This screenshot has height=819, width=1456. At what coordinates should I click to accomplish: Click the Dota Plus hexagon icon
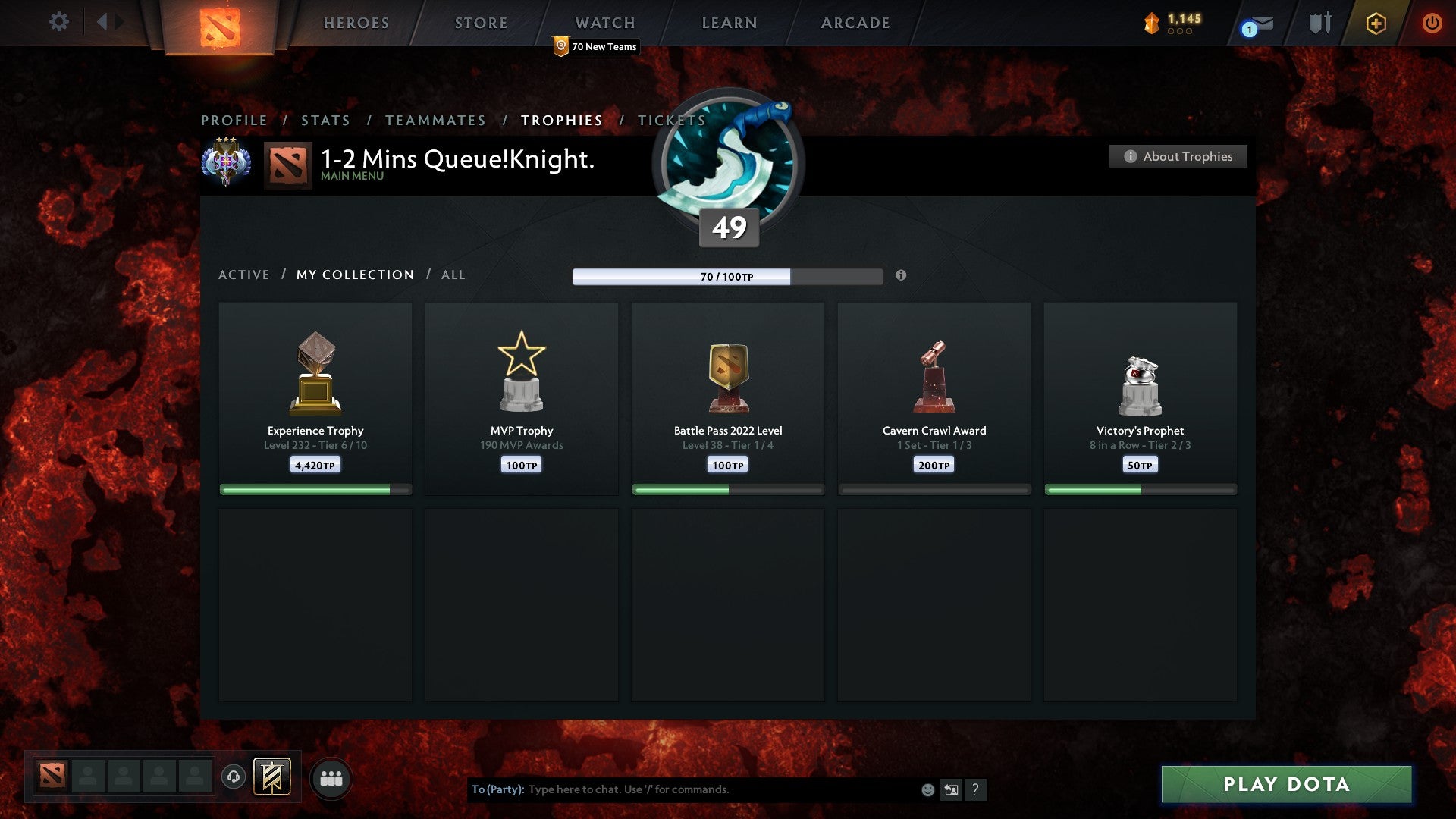point(1374,23)
